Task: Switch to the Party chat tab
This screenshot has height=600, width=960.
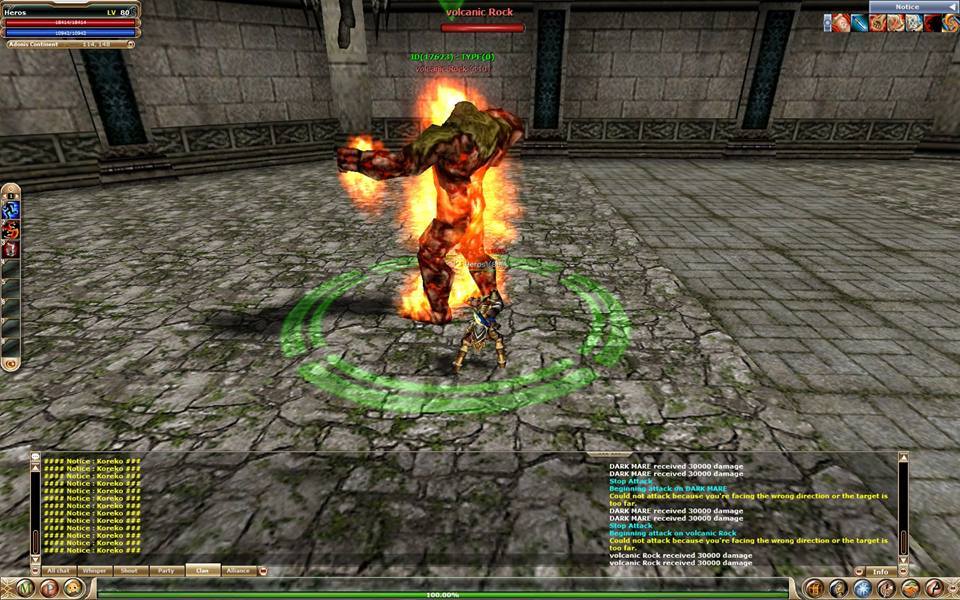Action: (x=166, y=570)
